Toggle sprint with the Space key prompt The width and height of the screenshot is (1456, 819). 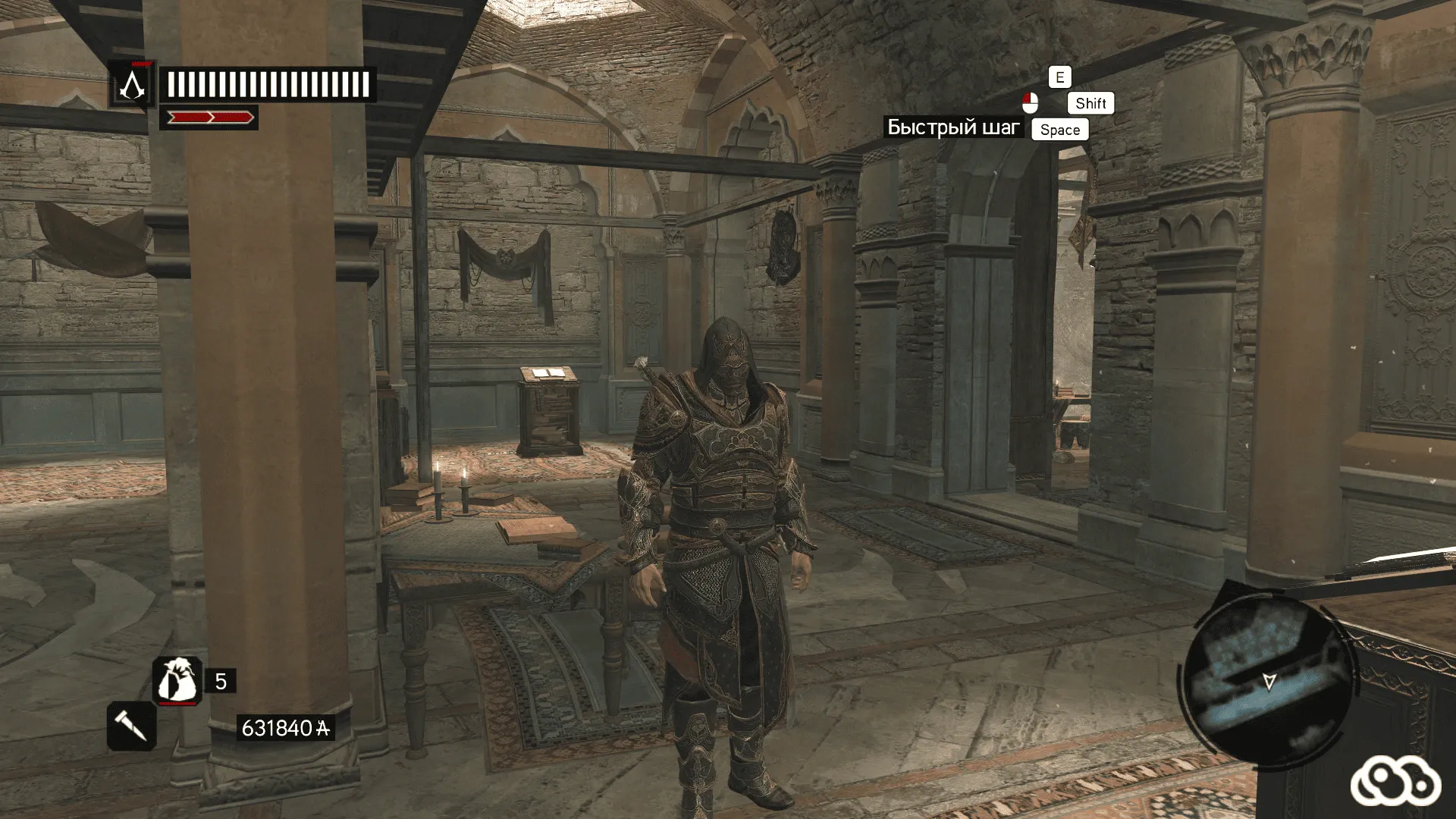point(1059,130)
